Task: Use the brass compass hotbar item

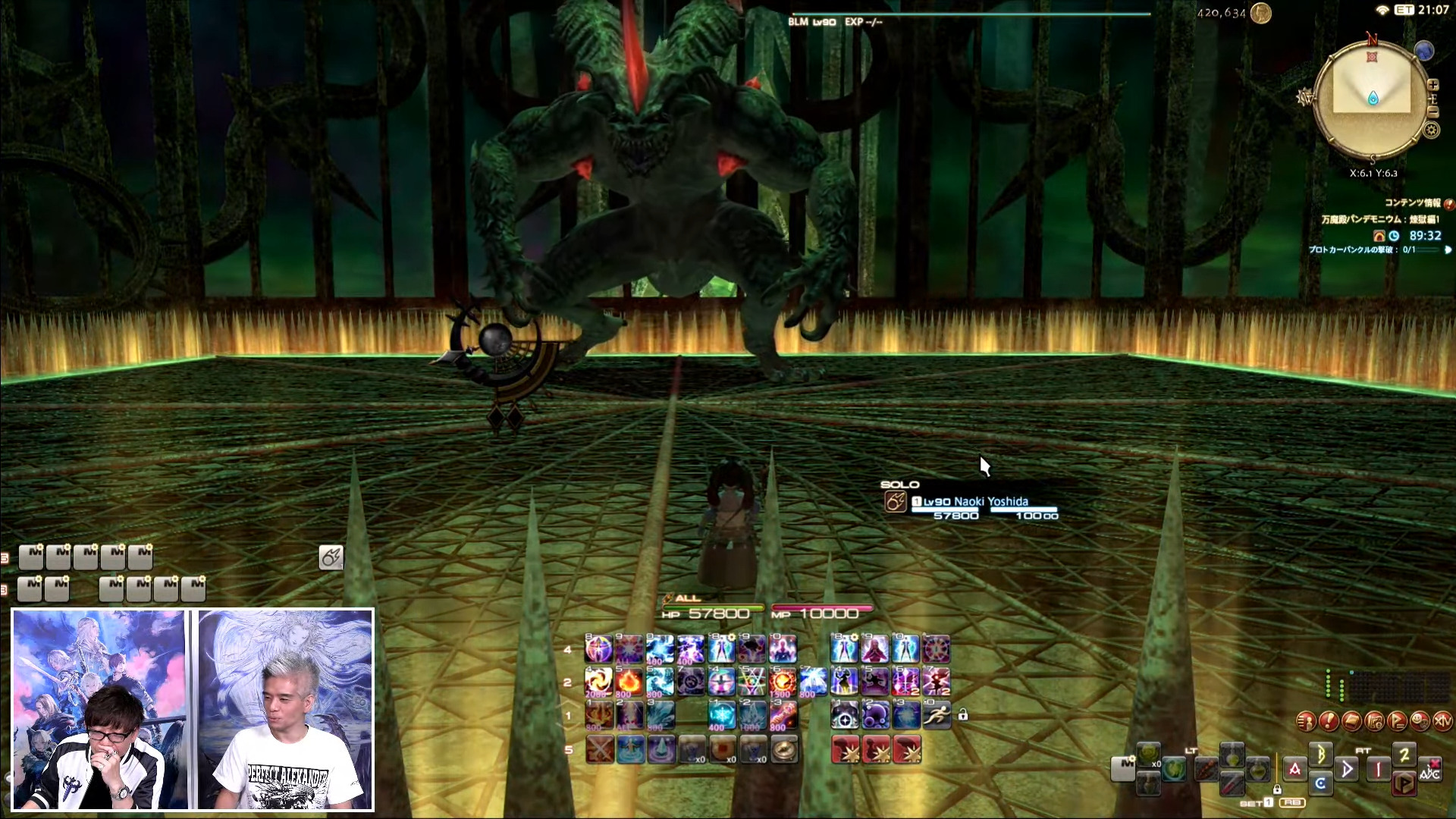Action: coord(784,749)
